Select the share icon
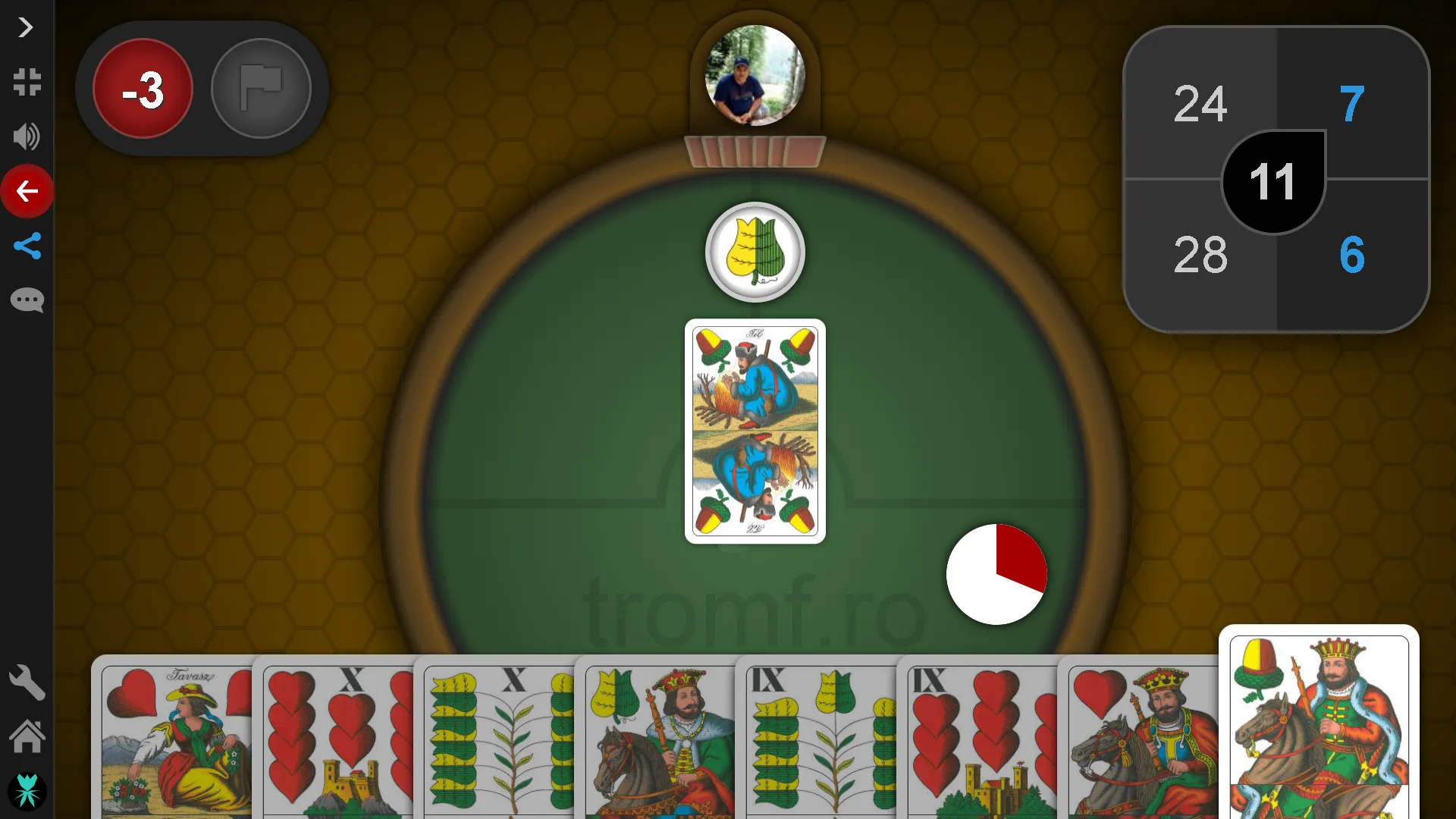 click(27, 246)
